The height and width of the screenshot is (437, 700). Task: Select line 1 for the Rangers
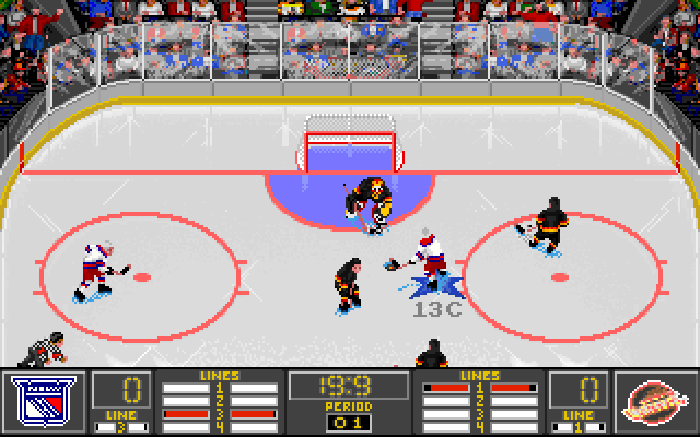click(x=220, y=387)
